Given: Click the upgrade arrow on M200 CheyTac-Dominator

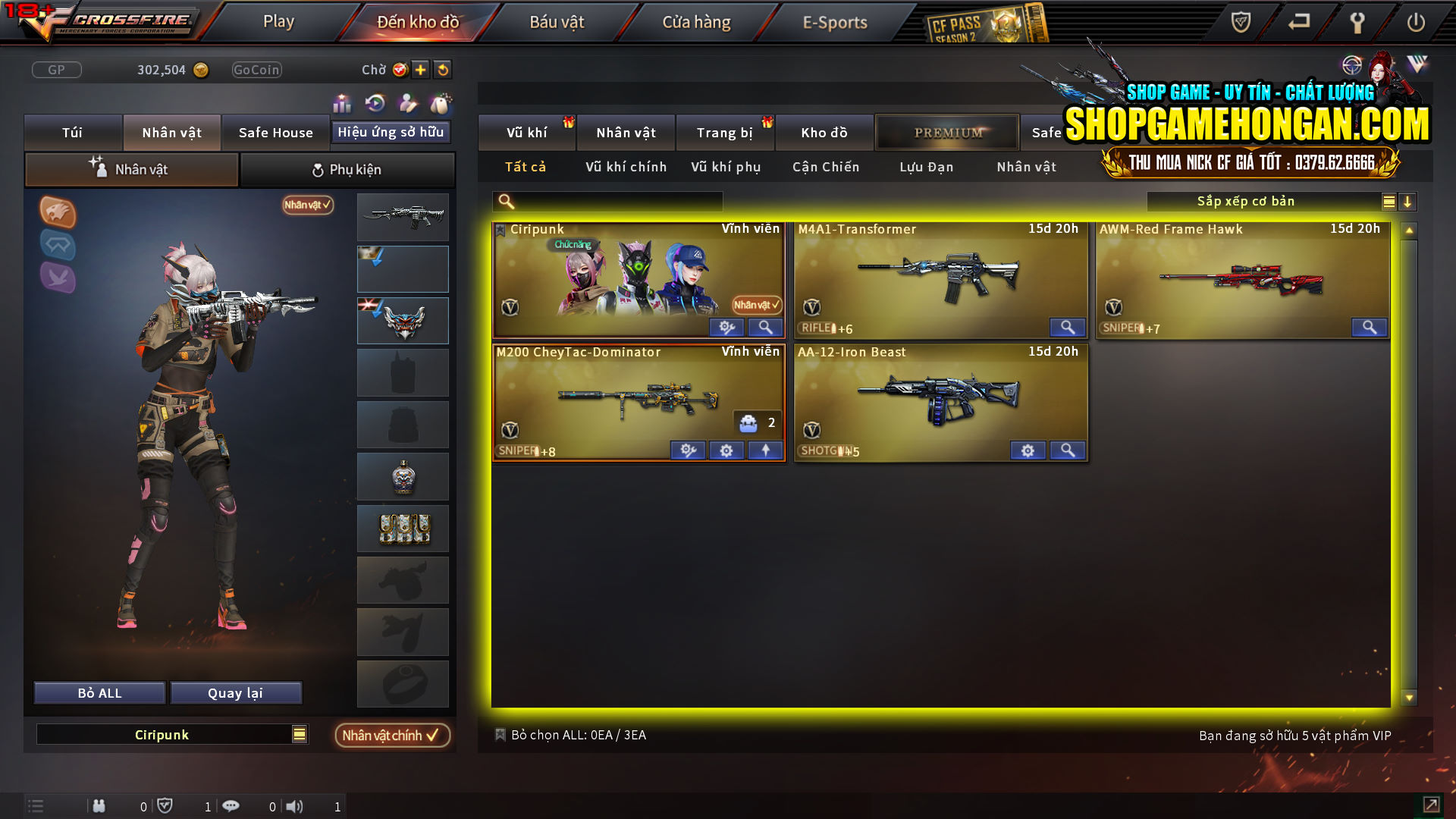Looking at the screenshot, I should click(x=765, y=450).
